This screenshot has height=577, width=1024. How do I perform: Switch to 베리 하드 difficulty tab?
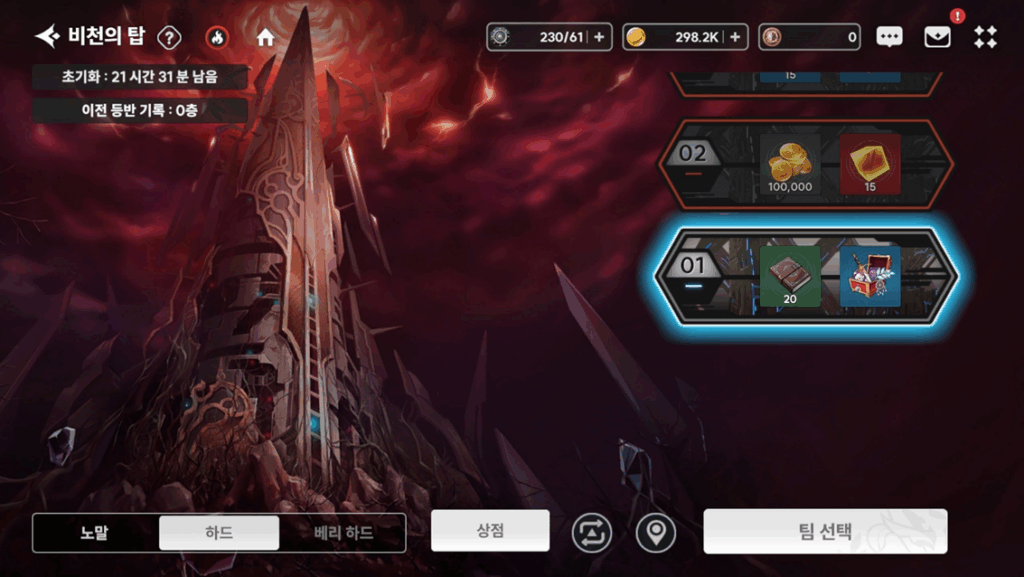click(343, 533)
